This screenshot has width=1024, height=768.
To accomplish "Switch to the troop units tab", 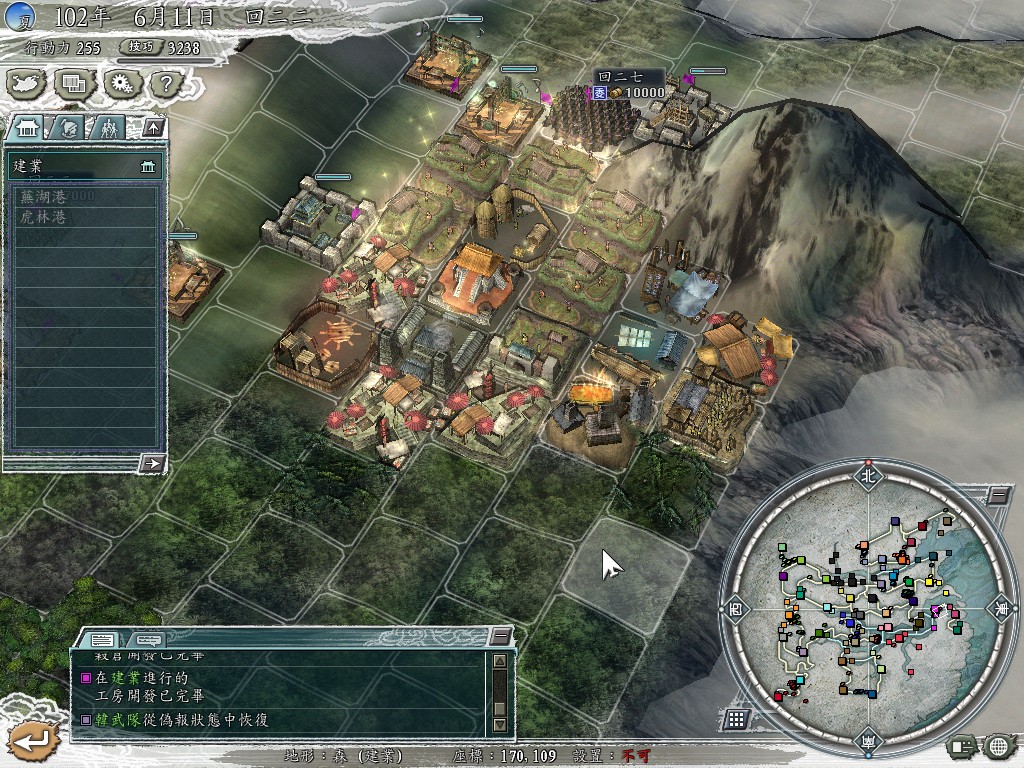I will (108, 127).
